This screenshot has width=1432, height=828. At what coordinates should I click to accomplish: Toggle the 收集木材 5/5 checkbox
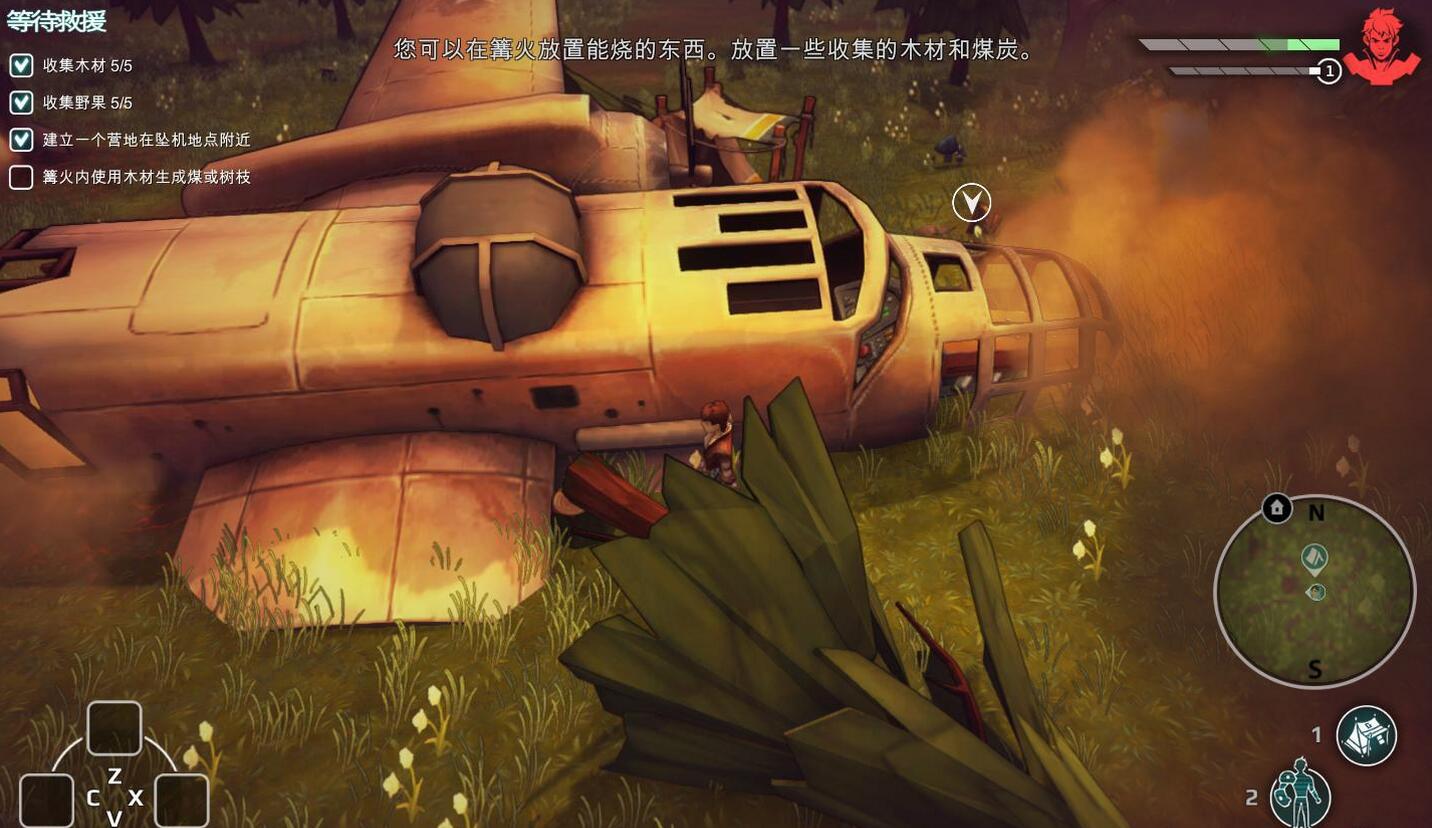[x=20, y=66]
